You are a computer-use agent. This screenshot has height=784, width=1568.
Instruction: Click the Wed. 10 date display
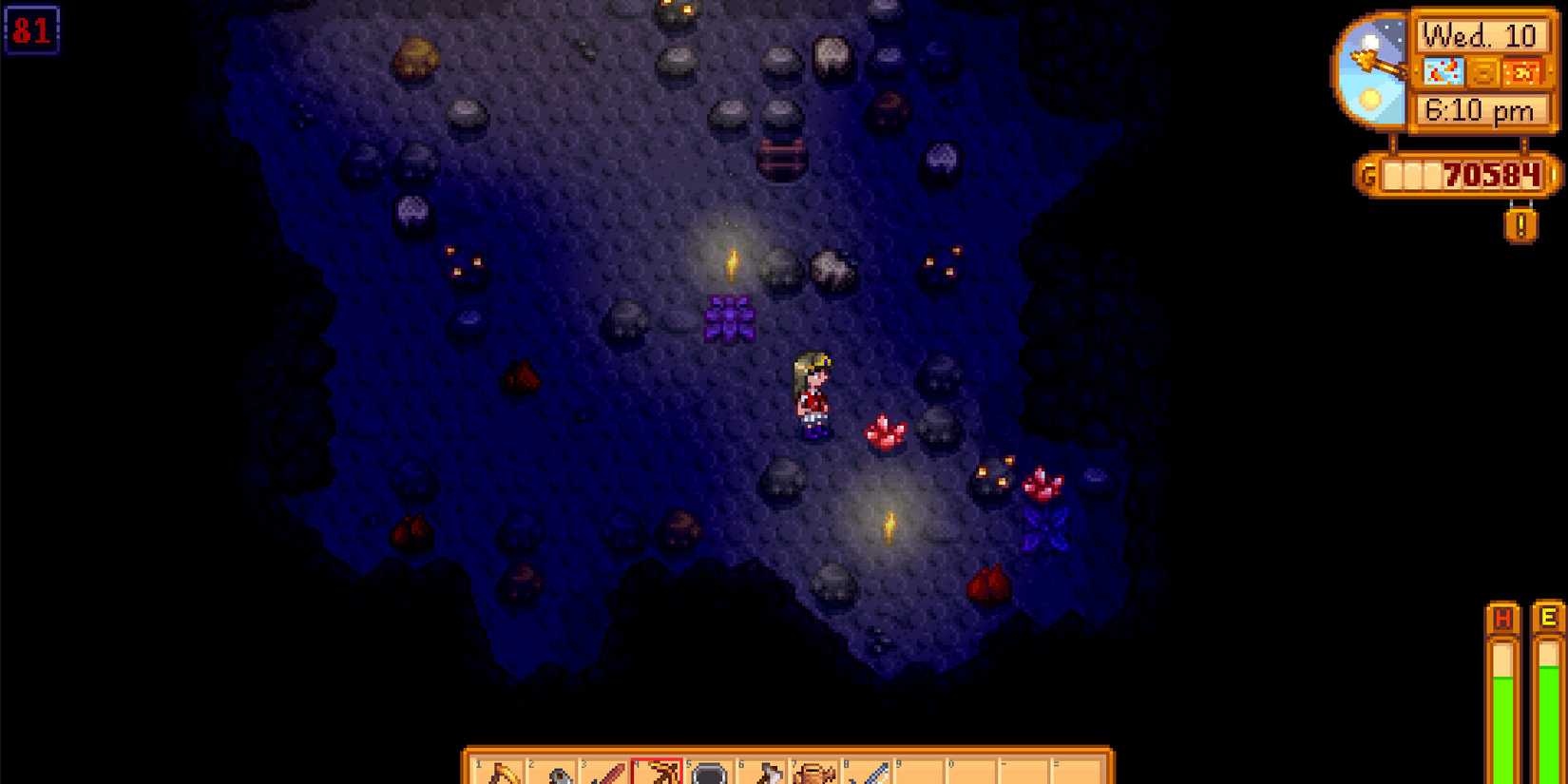(1480, 36)
